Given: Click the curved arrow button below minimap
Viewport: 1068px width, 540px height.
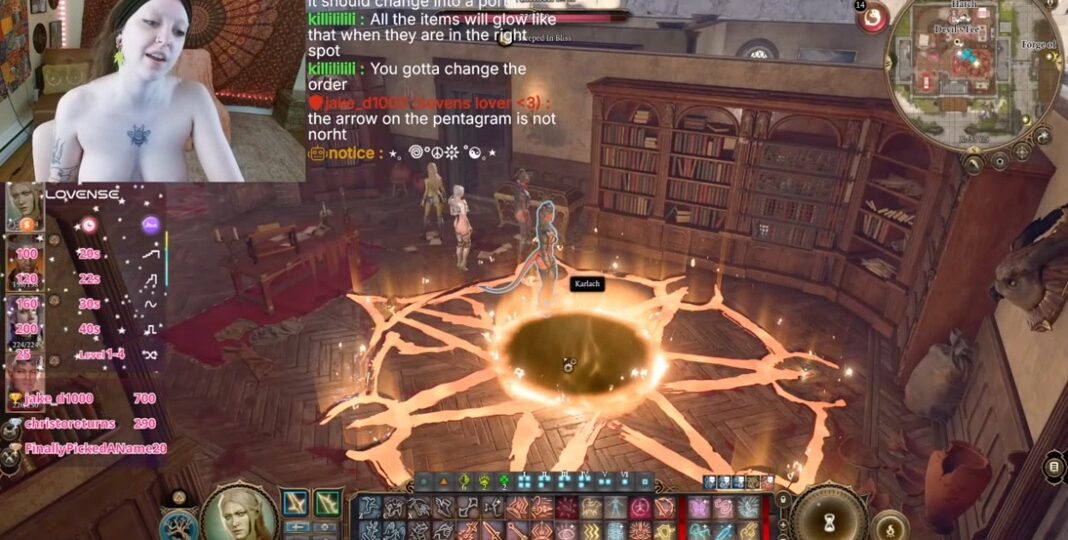Looking at the screenshot, I should 1043,136.
